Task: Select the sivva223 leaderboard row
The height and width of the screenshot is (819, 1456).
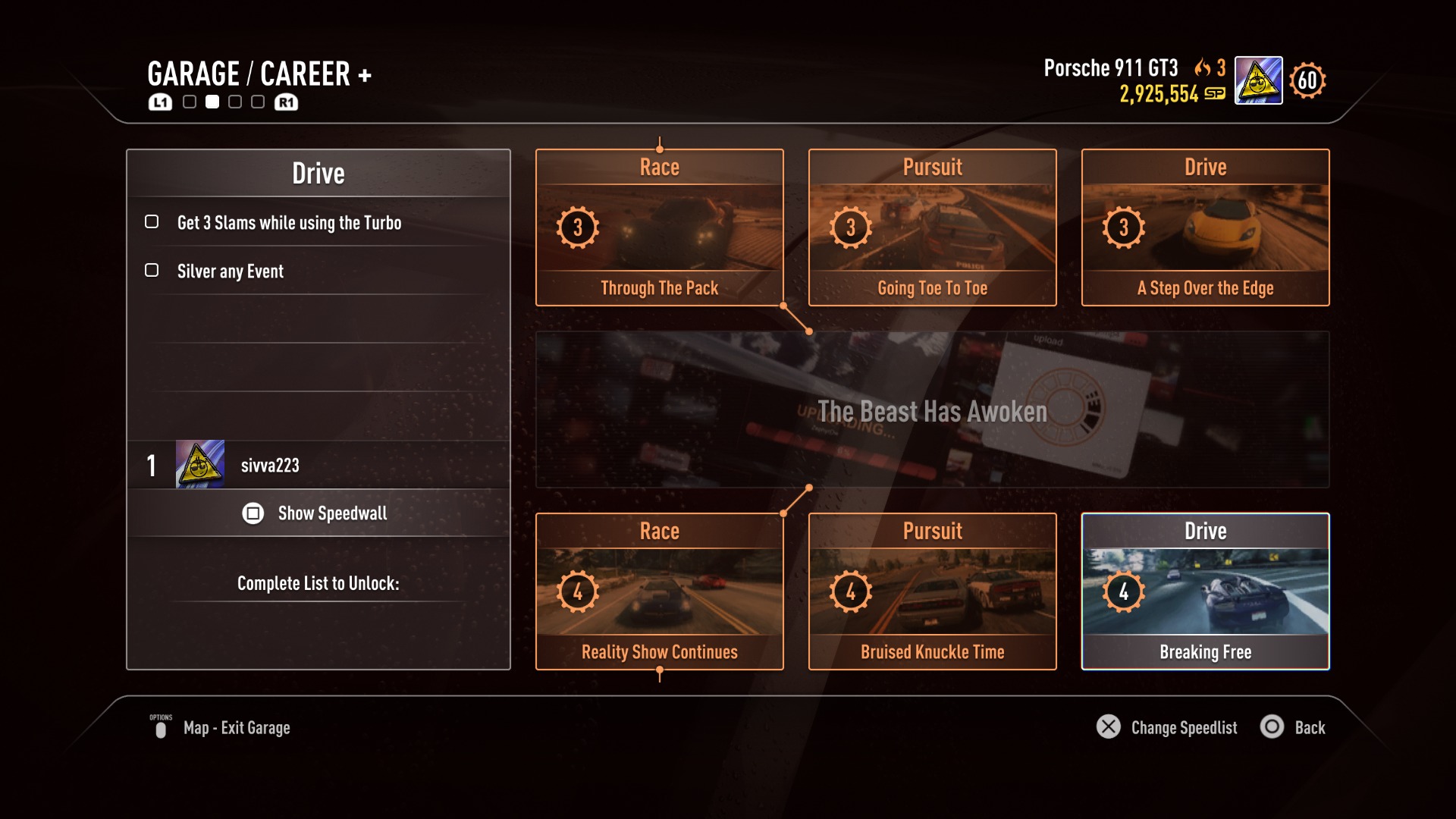Action: point(317,465)
